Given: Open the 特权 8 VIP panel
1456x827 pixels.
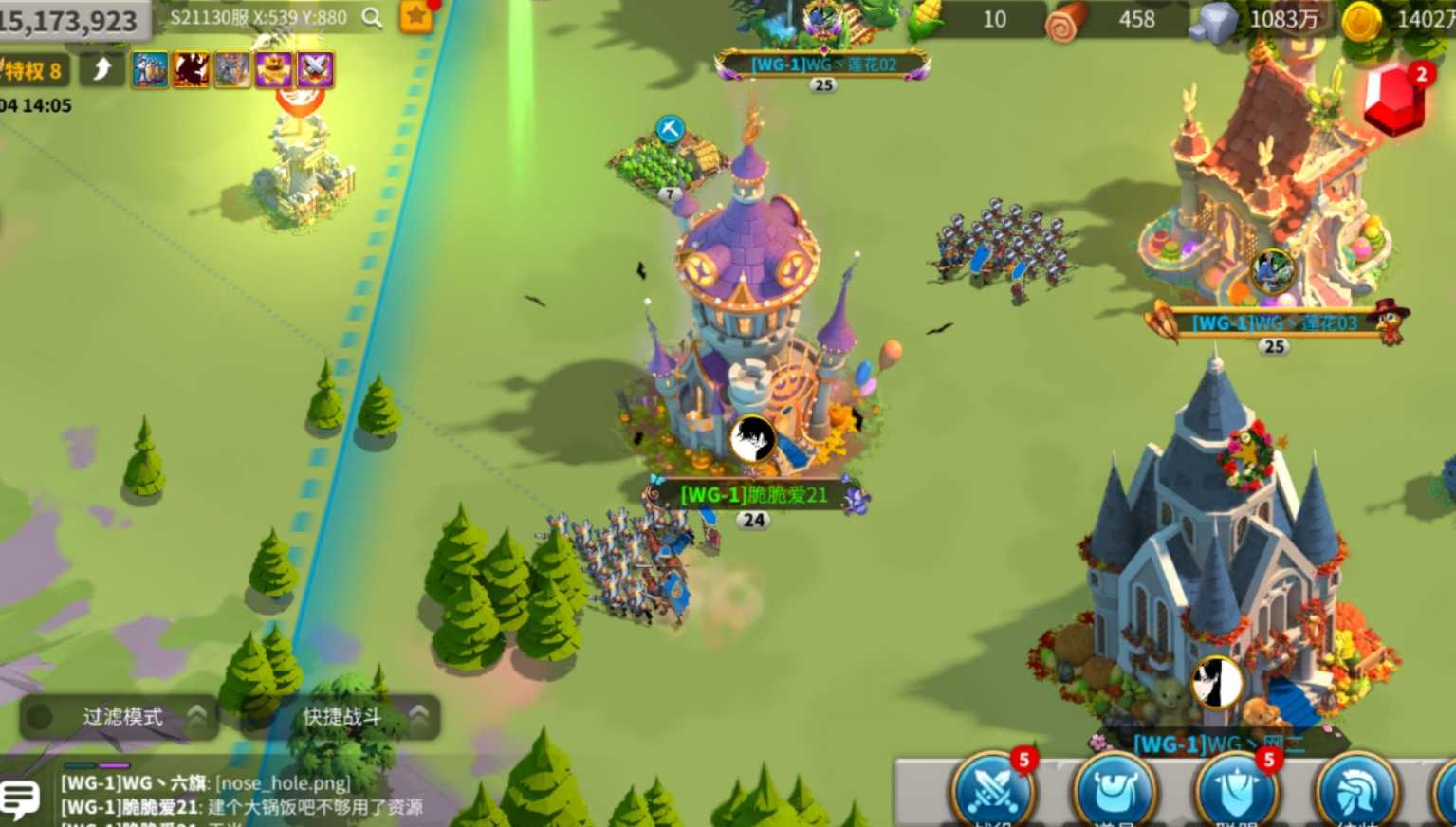Looking at the screenshot, I should (32, 70).
